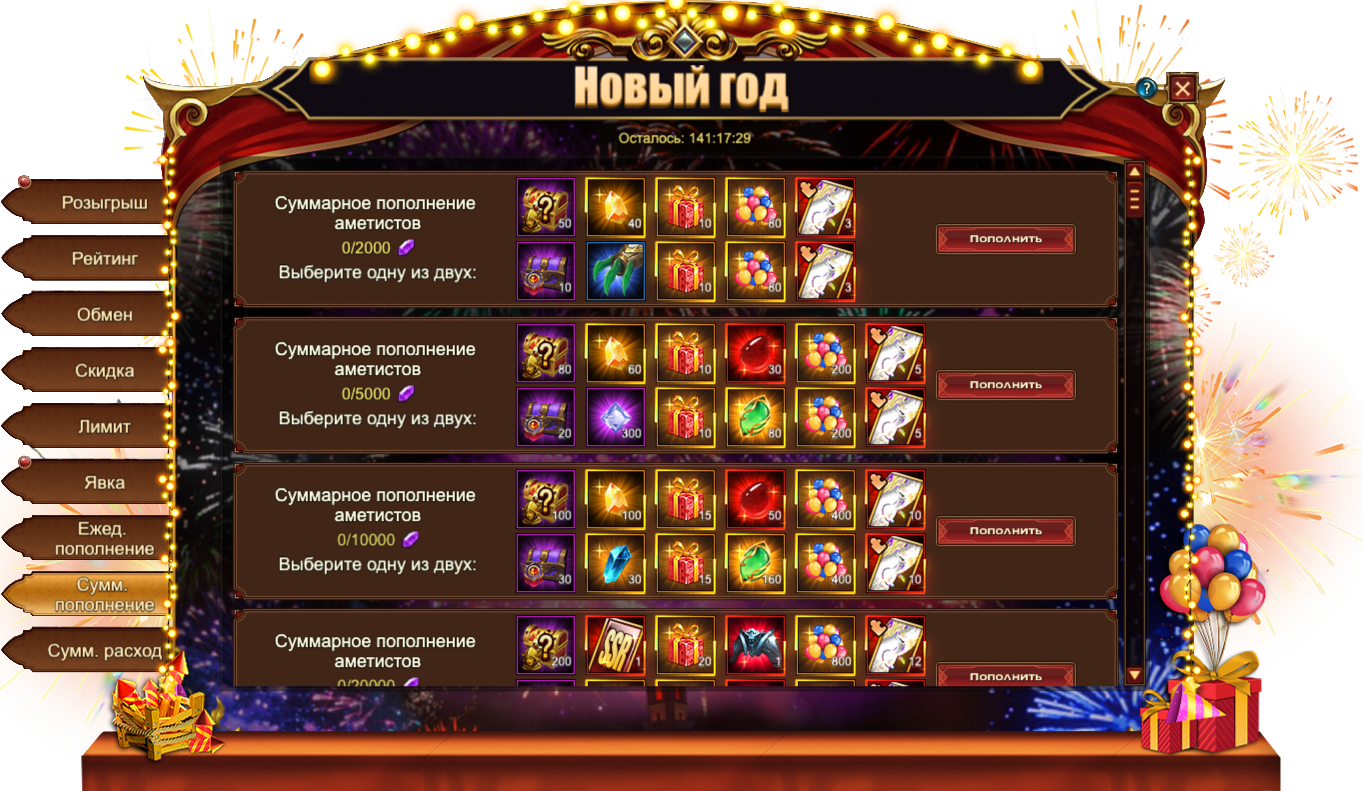This screenshot has height=791, width=1363.
Task: Click Пополнить for the 0/10000 amethyst reward
Action: point(1005,531)
